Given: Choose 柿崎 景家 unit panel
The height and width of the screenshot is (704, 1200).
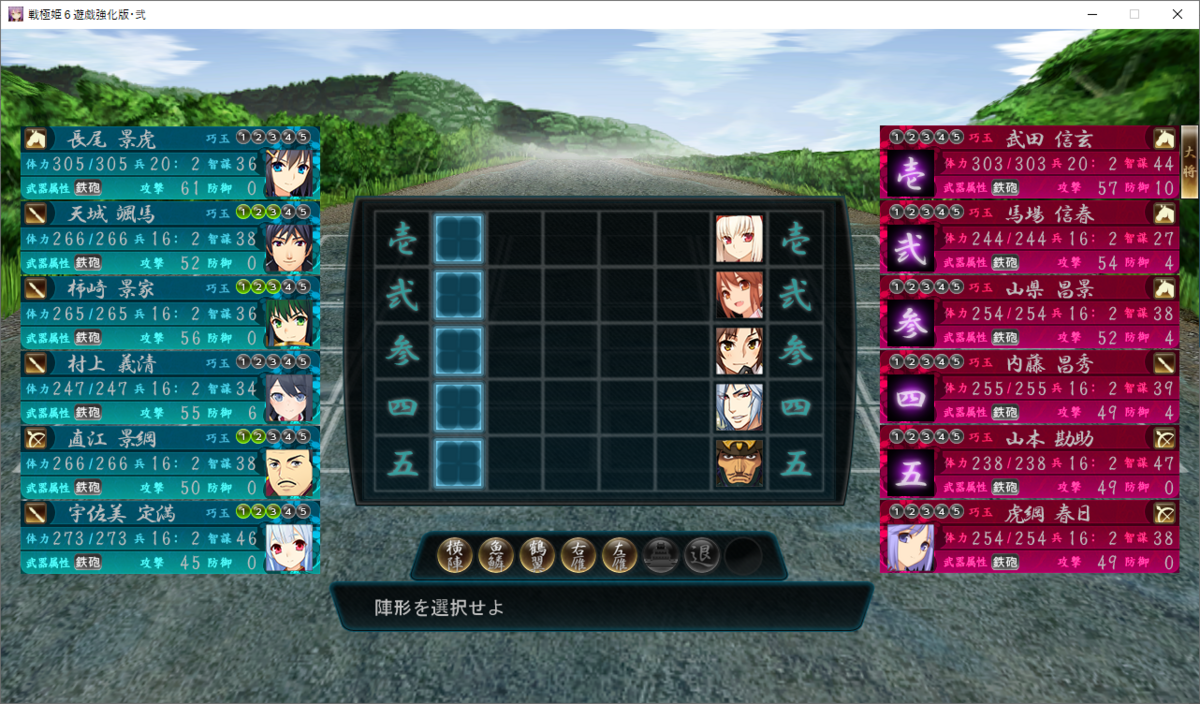Looking at the screenshot, I should [170, 312].
